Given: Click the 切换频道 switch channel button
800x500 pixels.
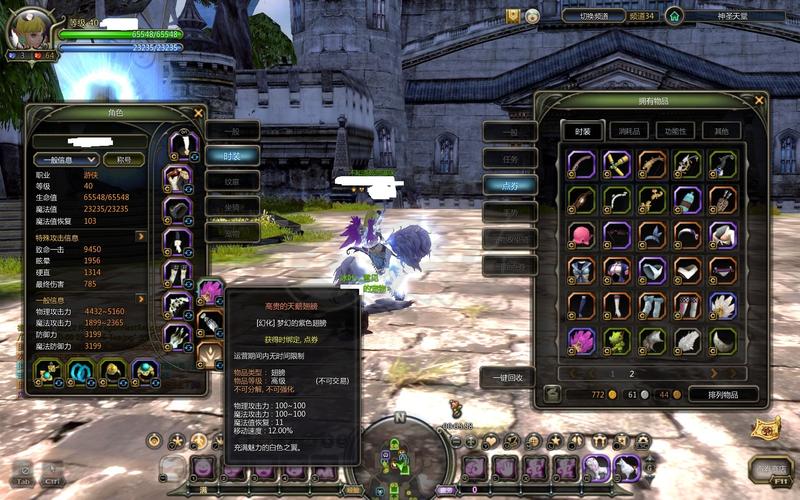Looking at the screenshot, I should click(x=595, y=16).
